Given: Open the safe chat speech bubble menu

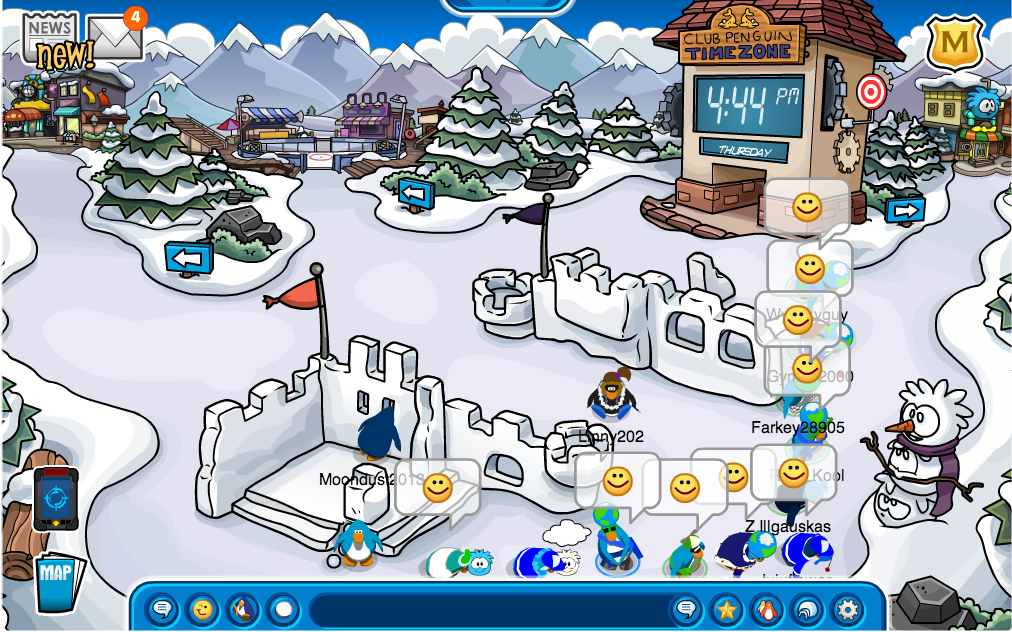Looking at the screenshot, I should point(163,608).
